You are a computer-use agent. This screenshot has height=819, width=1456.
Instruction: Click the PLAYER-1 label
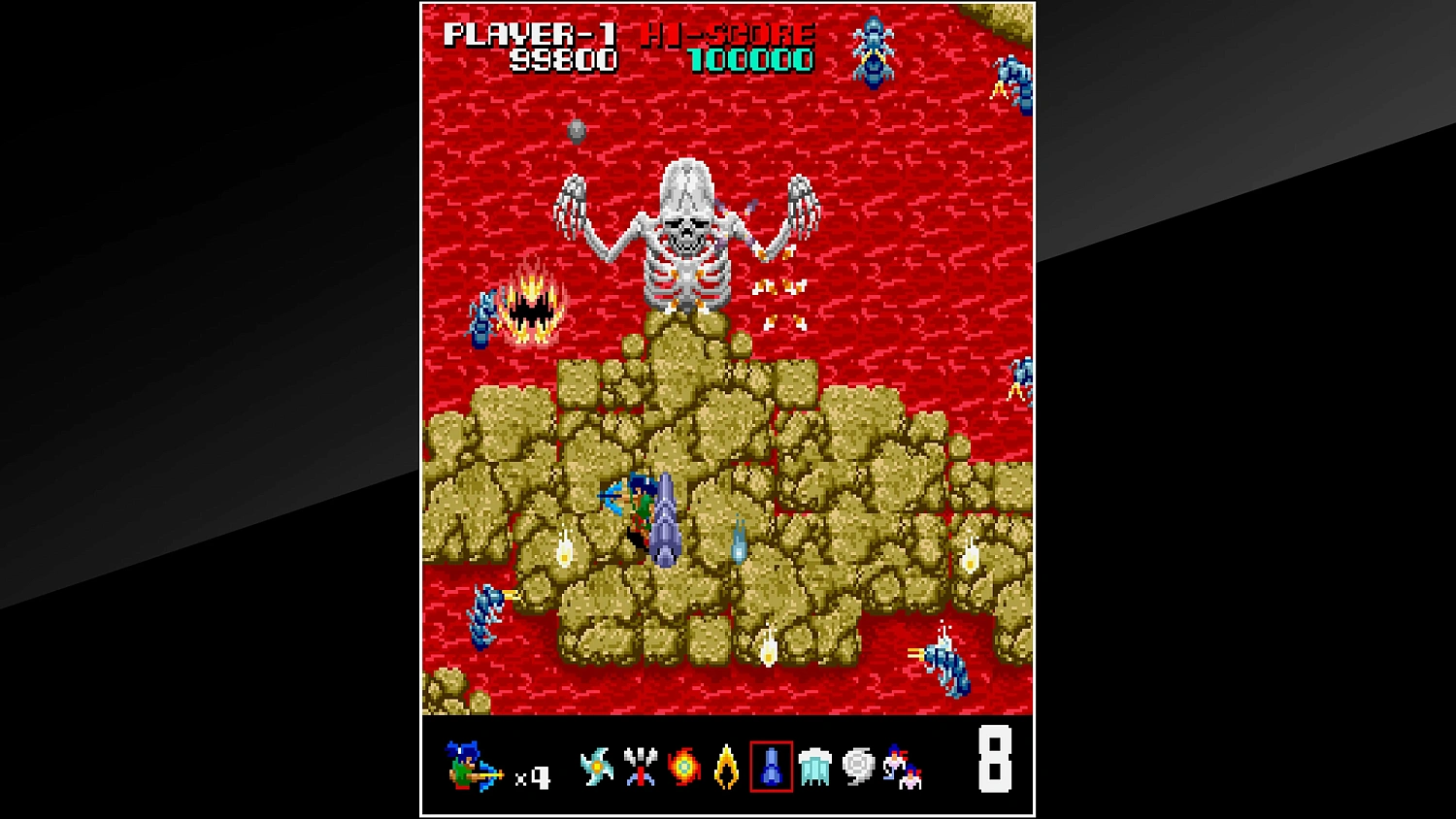pyautogui.click(x=532, y=34)
